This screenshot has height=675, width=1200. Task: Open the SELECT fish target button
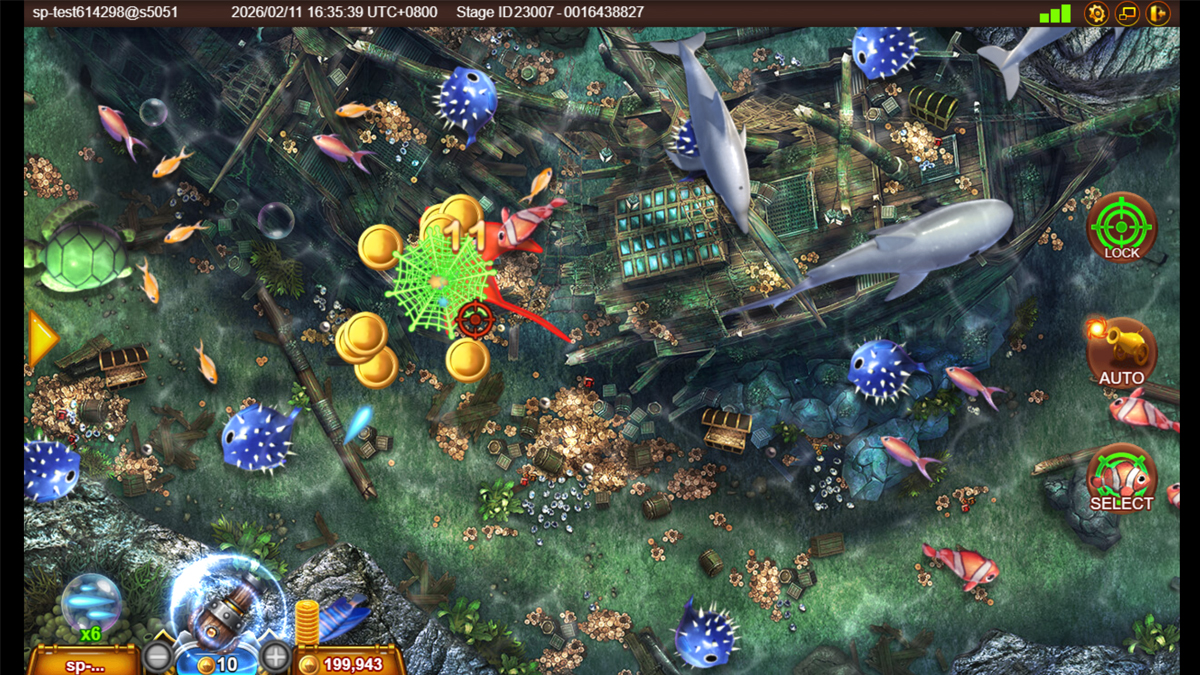pos(1121,478)
